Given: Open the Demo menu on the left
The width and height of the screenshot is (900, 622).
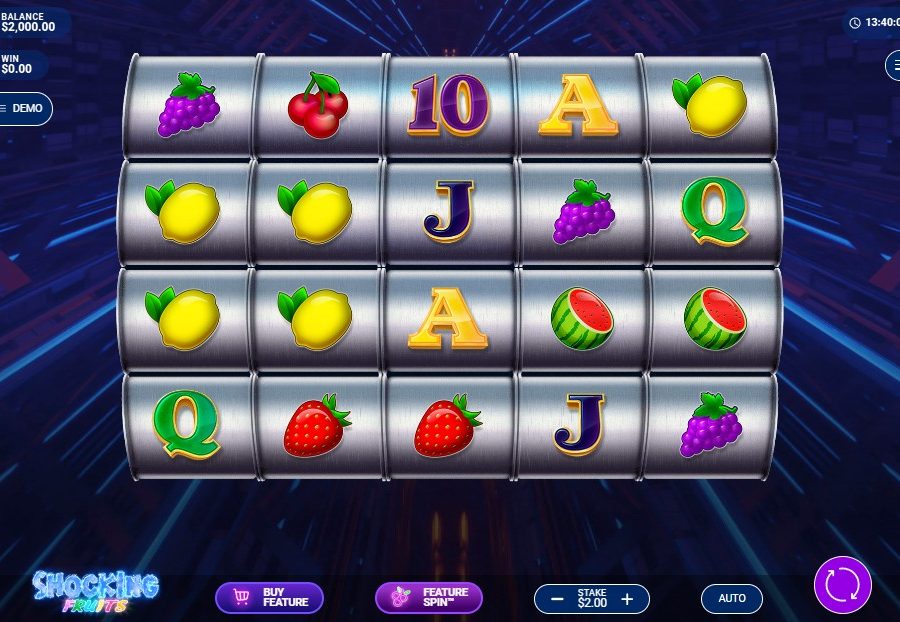Looking at the screenshot, I should pyautogui.click(x=25, y=108).
